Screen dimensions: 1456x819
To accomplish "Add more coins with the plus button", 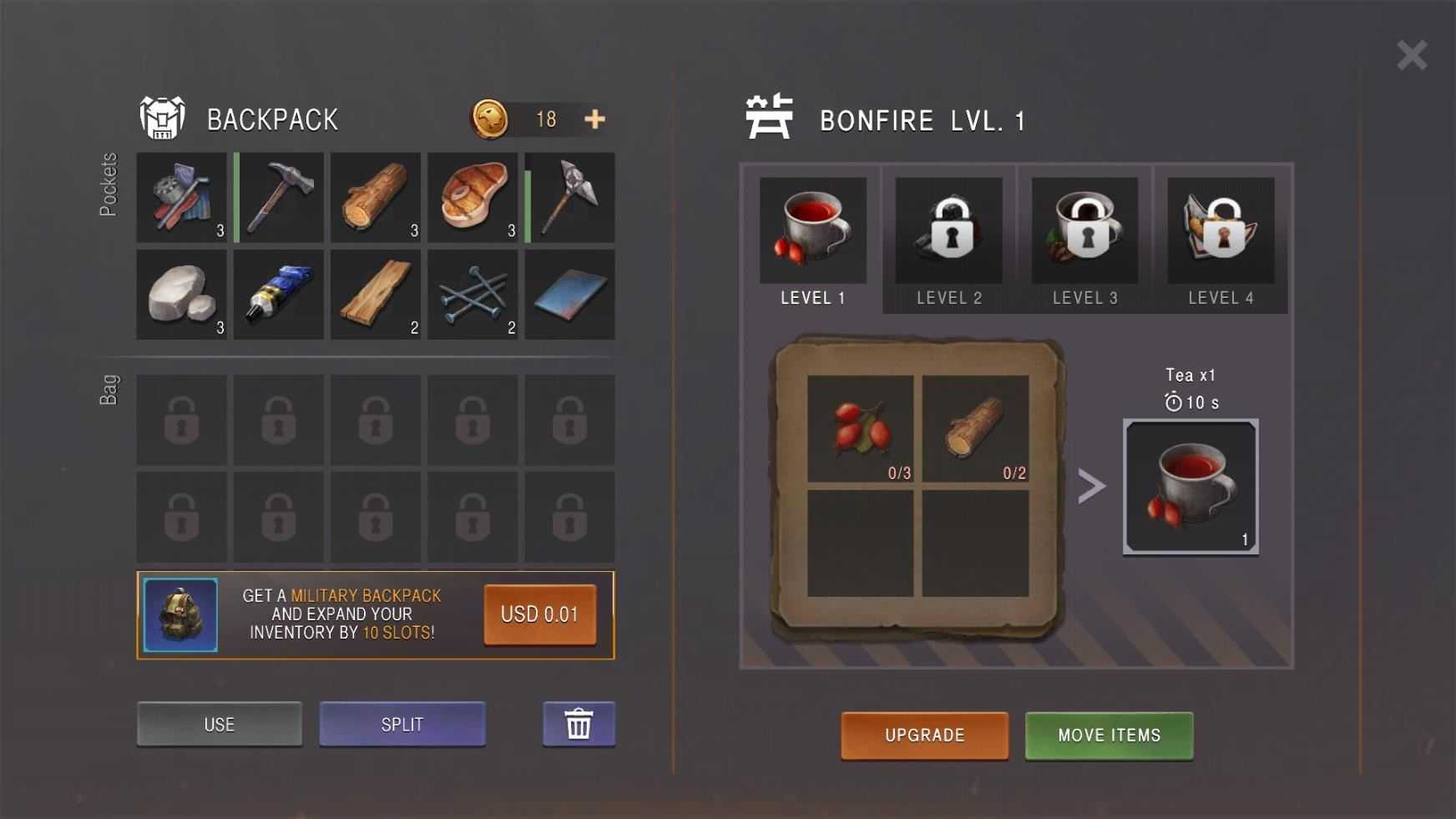I will pos(594,119).
